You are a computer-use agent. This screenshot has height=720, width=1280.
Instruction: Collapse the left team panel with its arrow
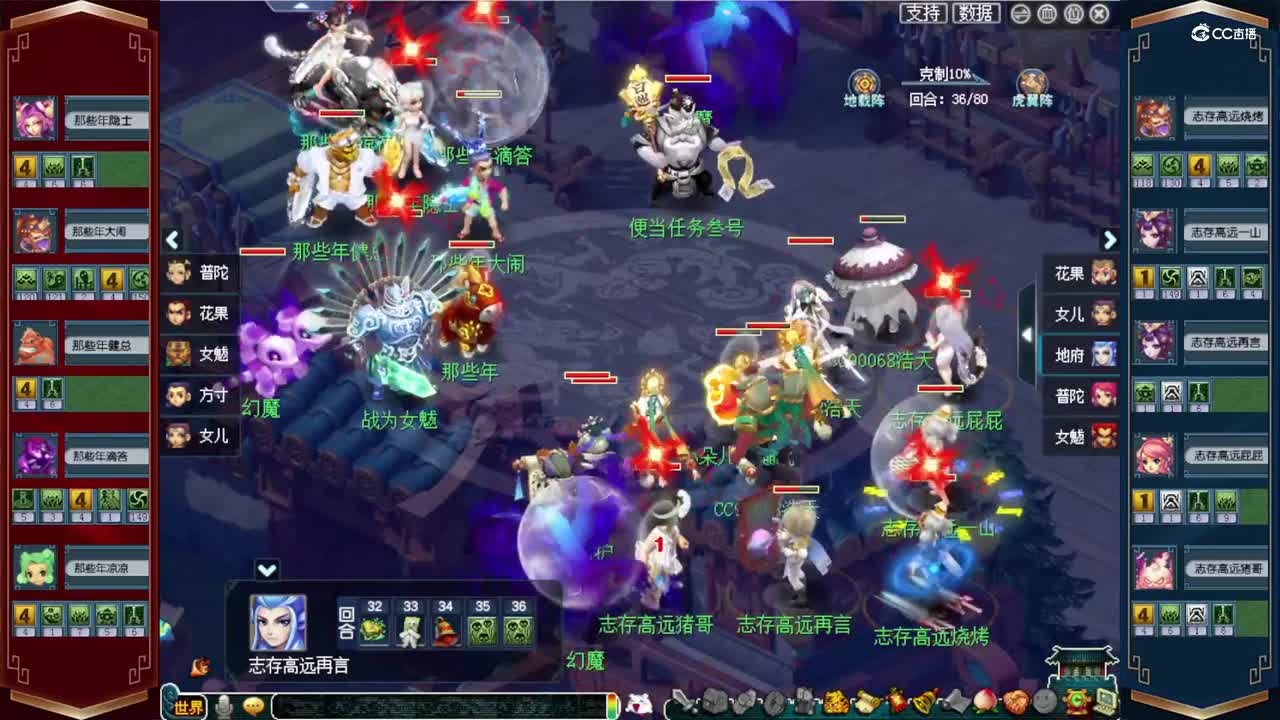tap(172, 240)
